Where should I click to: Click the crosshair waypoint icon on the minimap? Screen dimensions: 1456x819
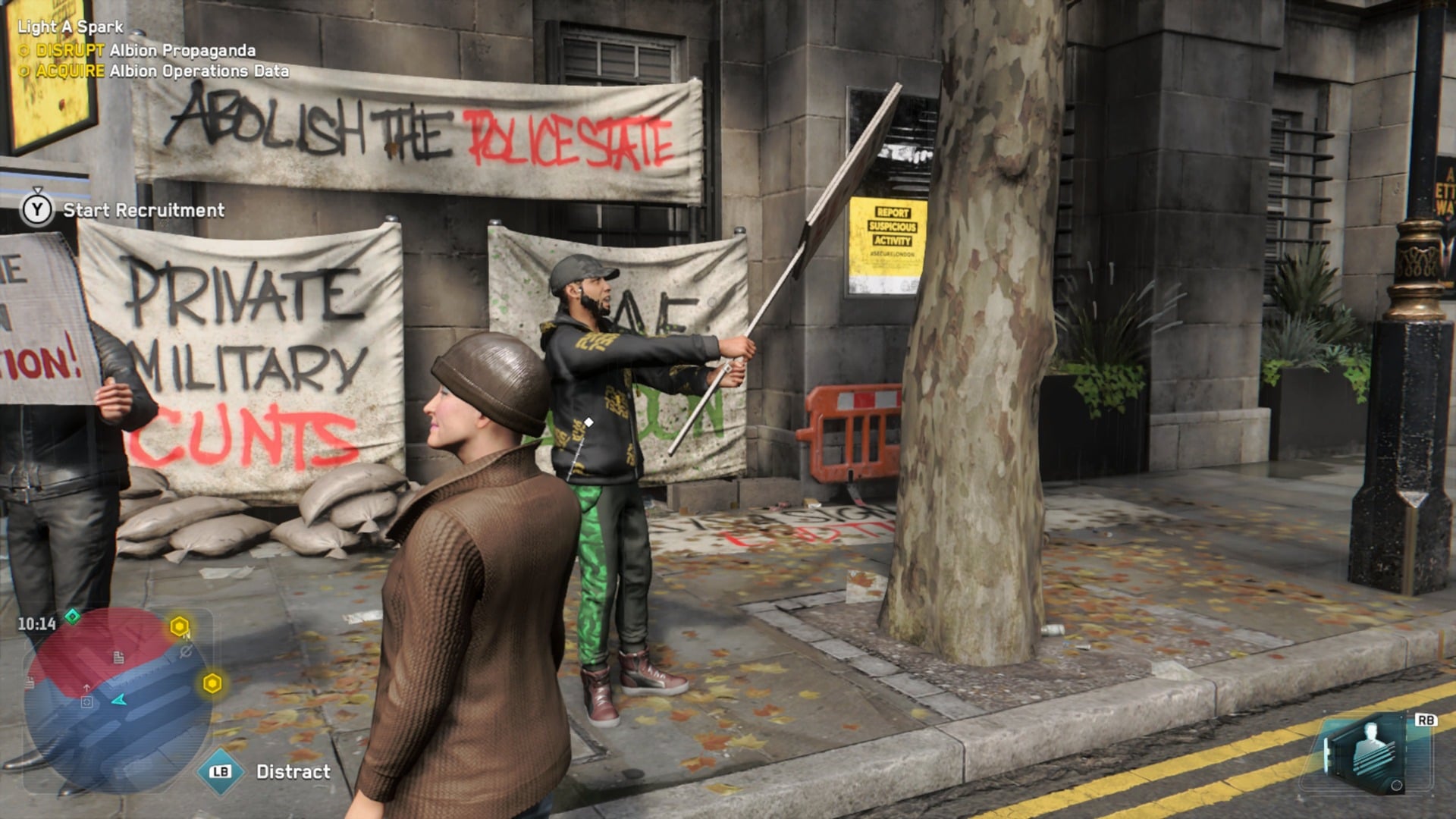click(86, 702)
